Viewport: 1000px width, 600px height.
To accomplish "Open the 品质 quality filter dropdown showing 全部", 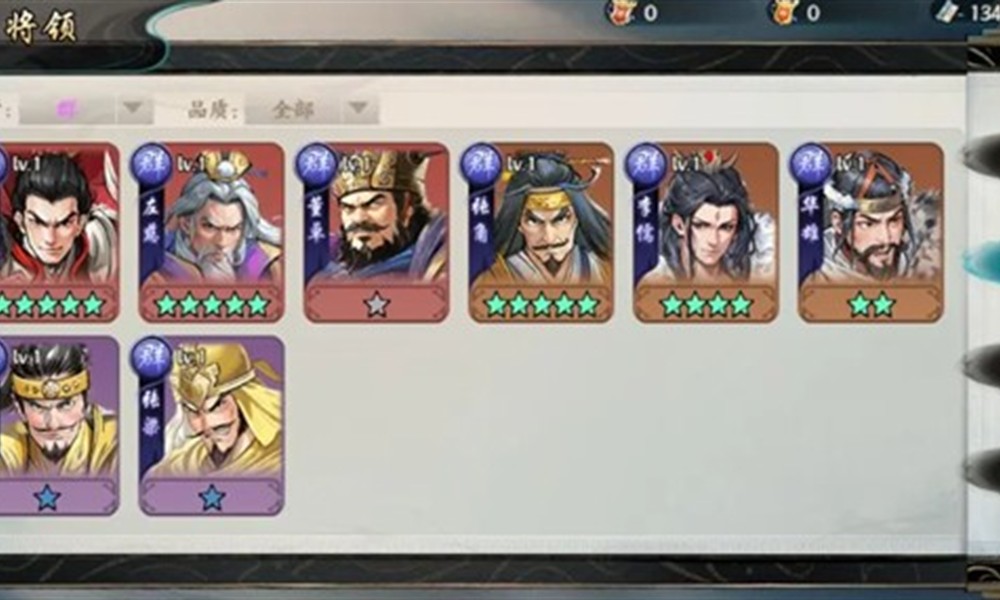I will (312, 109).
